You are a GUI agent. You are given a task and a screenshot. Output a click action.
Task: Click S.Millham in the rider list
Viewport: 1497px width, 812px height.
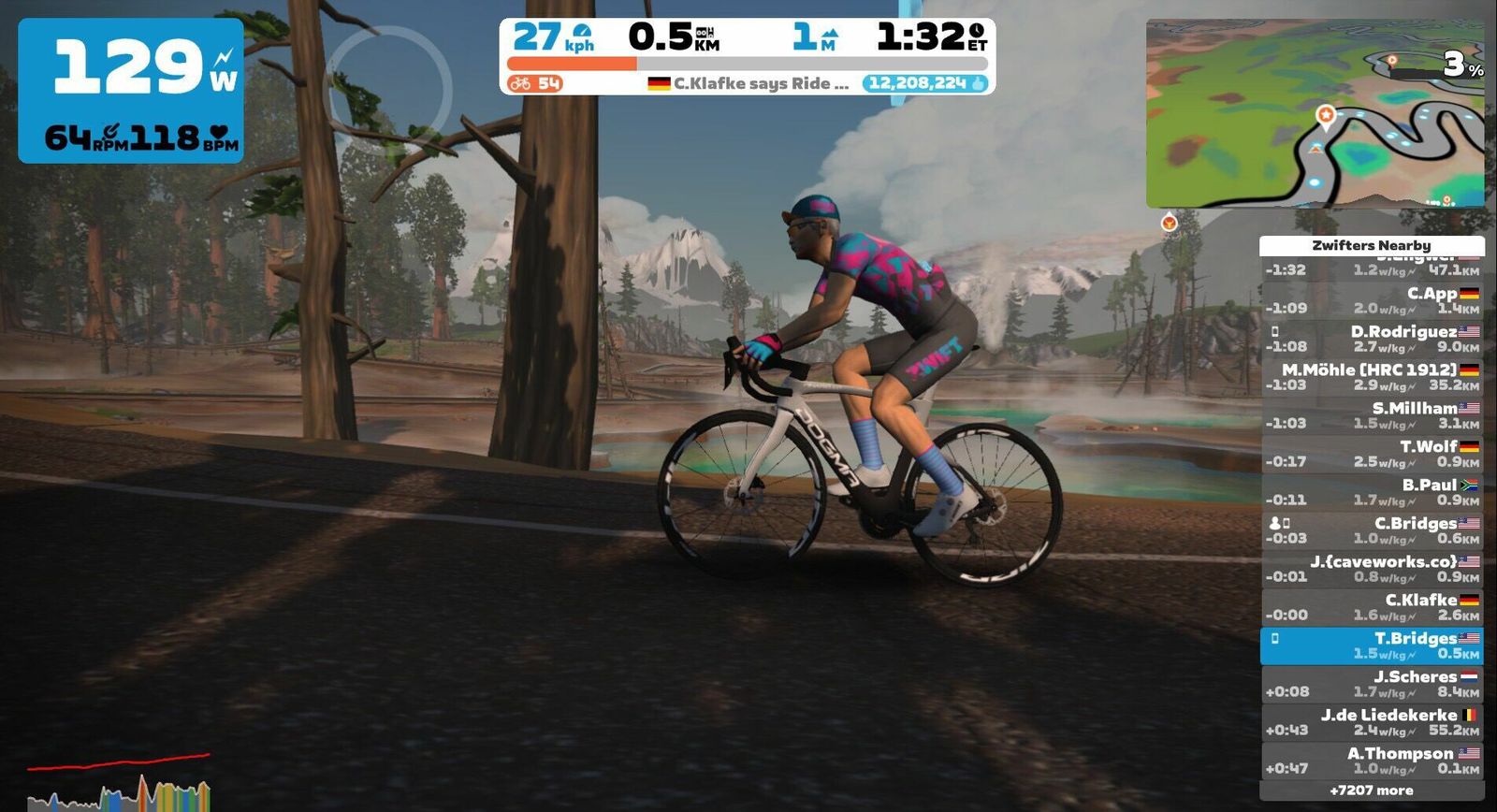pyautogui.click(x=1372, y=415)
